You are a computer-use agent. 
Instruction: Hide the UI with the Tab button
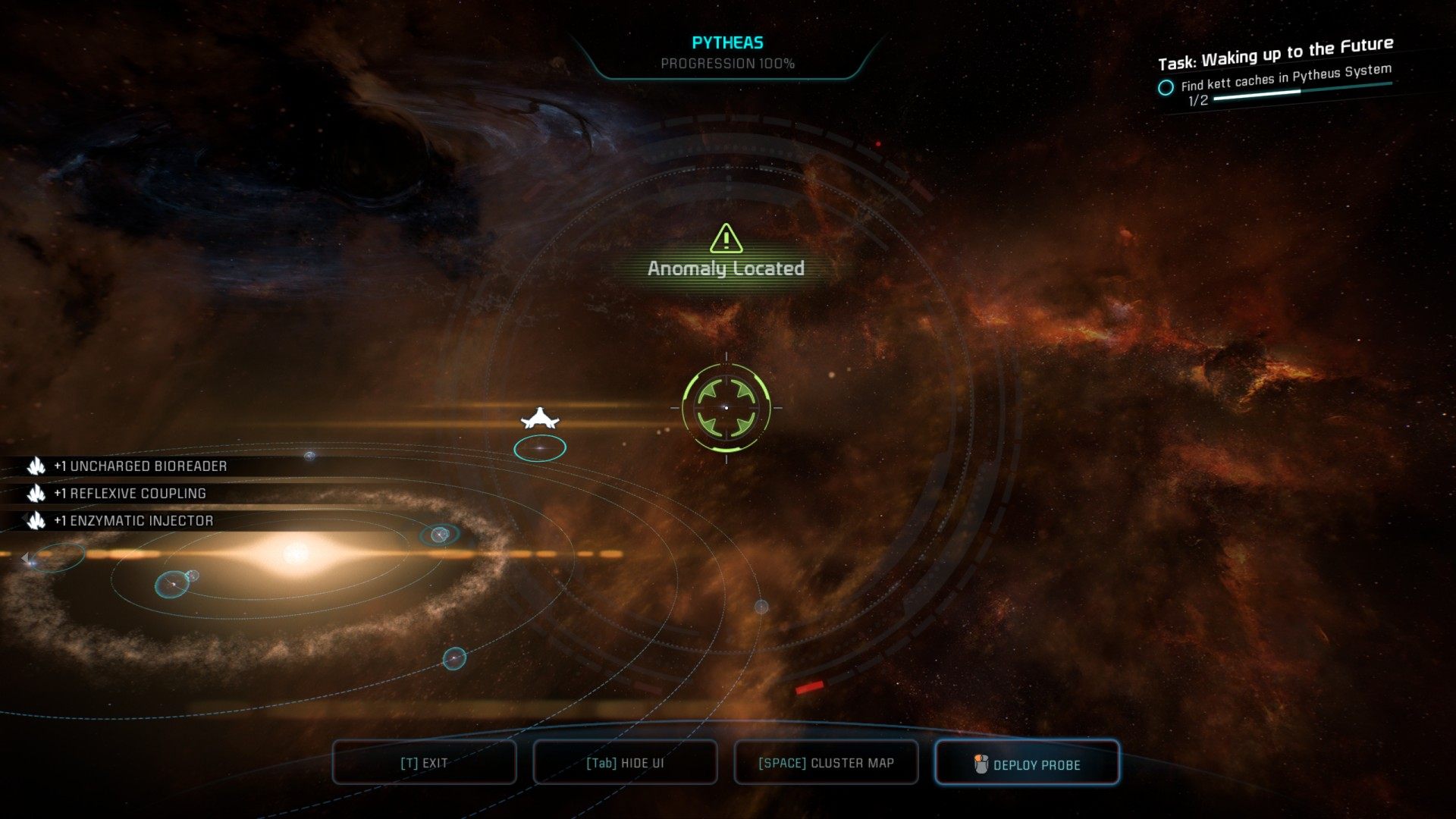(x=625, y=763)
